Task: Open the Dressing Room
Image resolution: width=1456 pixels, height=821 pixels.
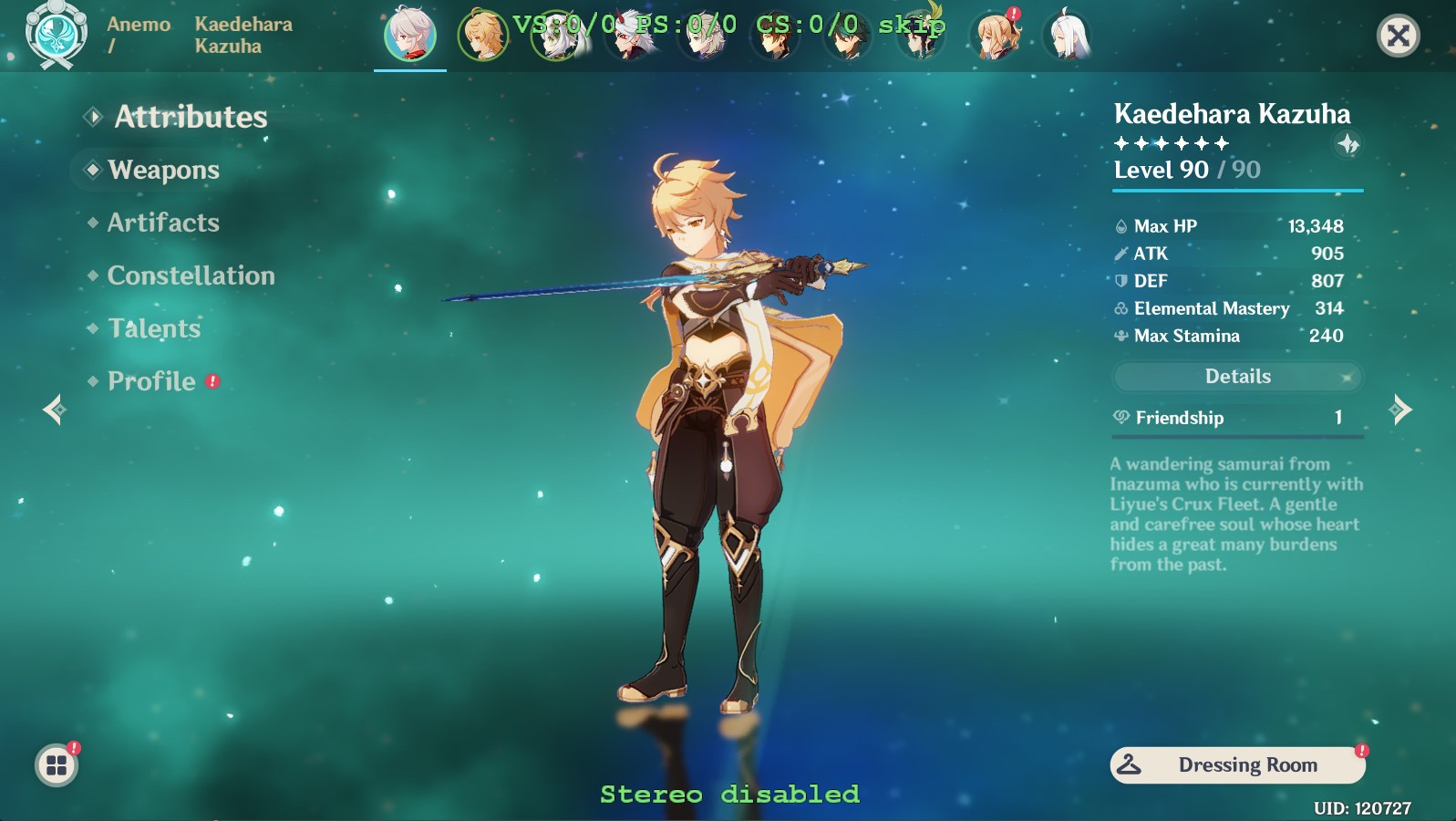Action: [x=1236, y=765]
